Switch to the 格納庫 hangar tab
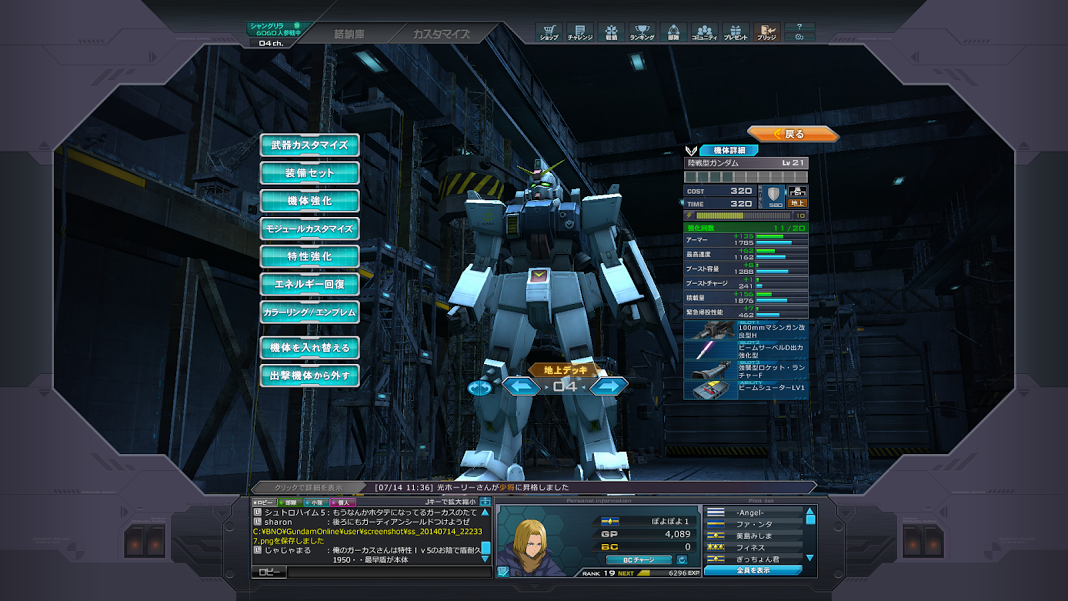The image size is (1068, 601). click(348, 34)
